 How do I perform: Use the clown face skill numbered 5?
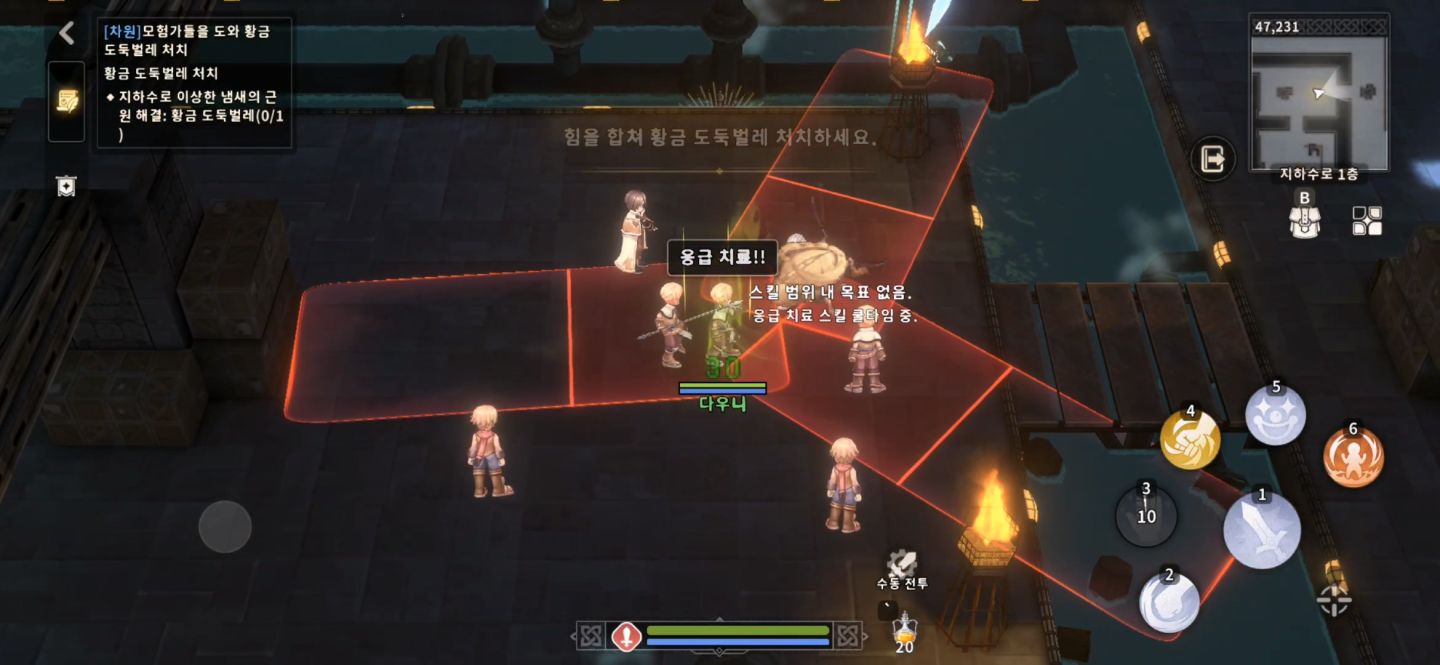click(x=1275, y=415)
